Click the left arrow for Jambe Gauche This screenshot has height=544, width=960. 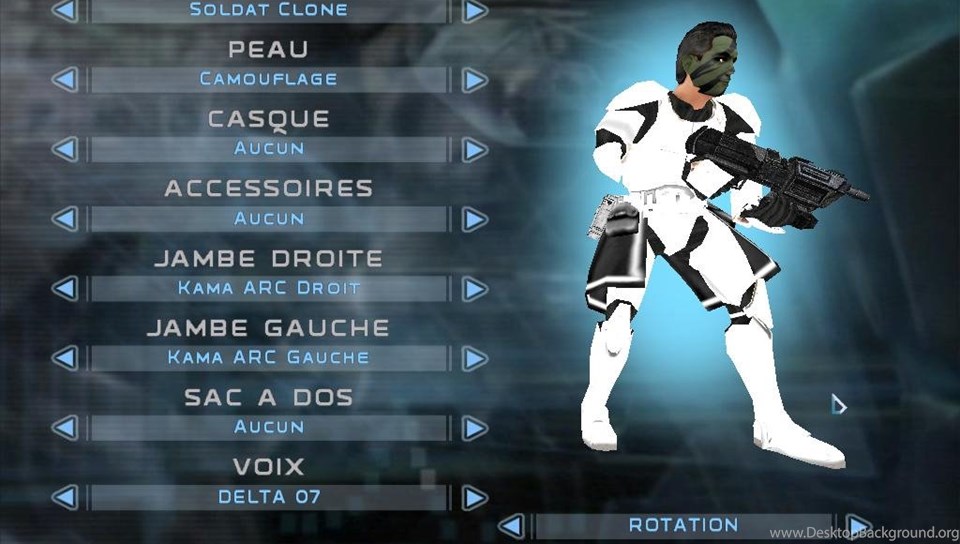coord(64,358)
